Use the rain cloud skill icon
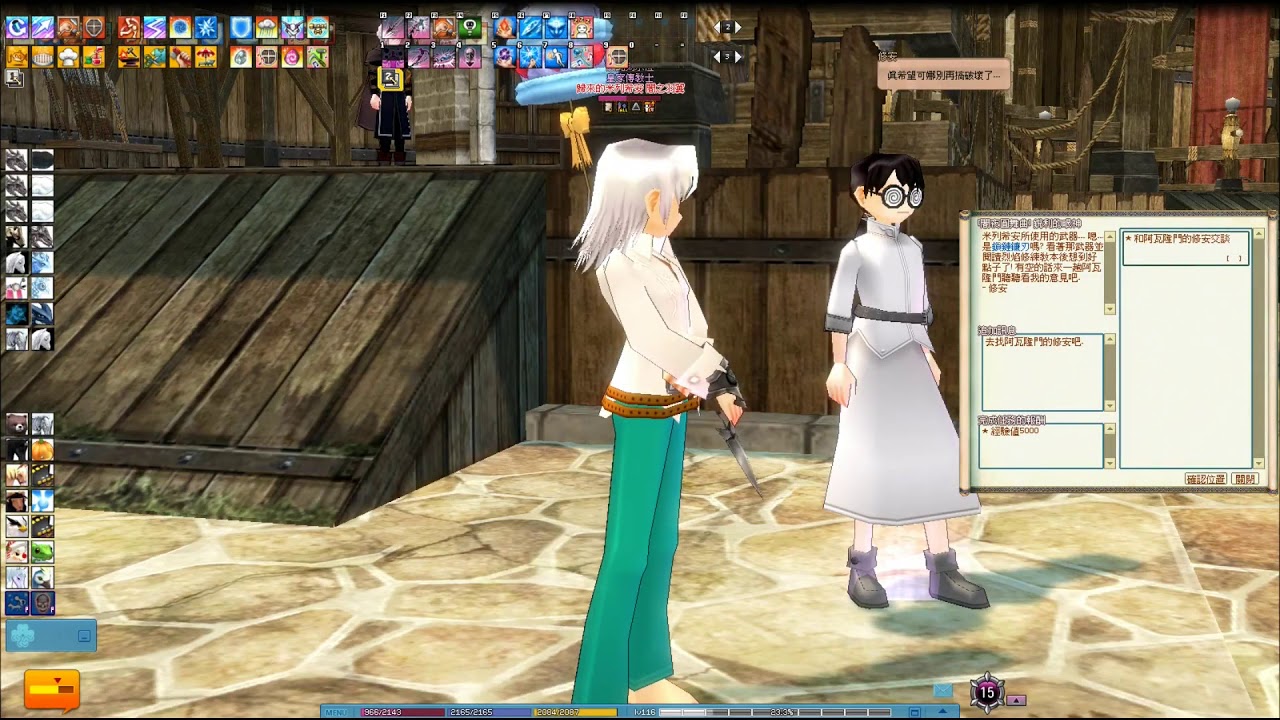This screenshot has height=720, width=1280. [x=267, y=28]
